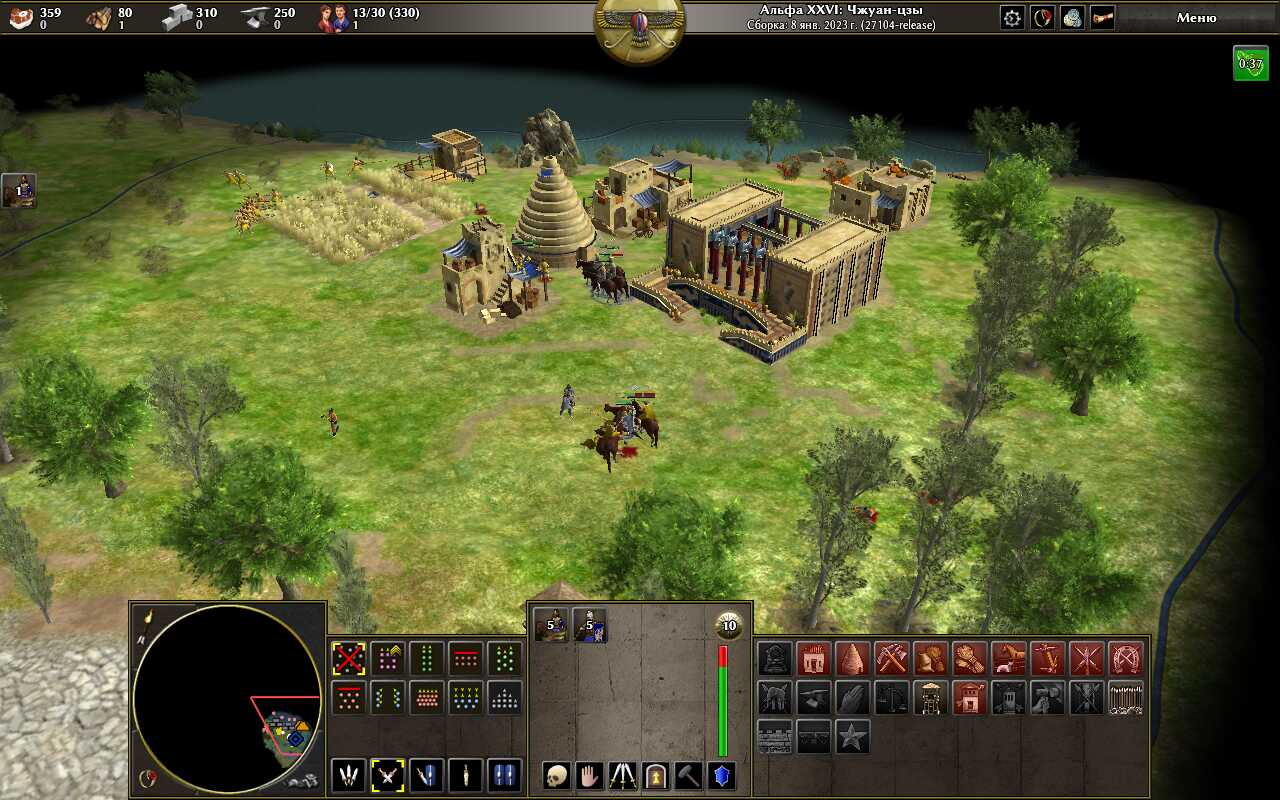Choose the twin blue shields stance
The width and height of the screenshot is (1280, 800).
504,775
